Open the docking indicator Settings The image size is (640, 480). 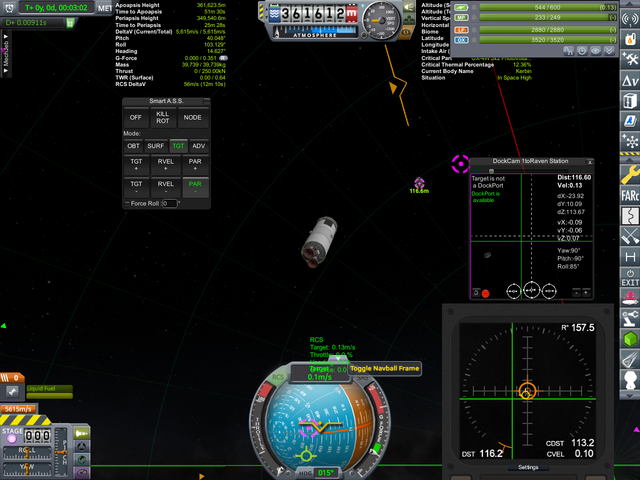[528, 467]
